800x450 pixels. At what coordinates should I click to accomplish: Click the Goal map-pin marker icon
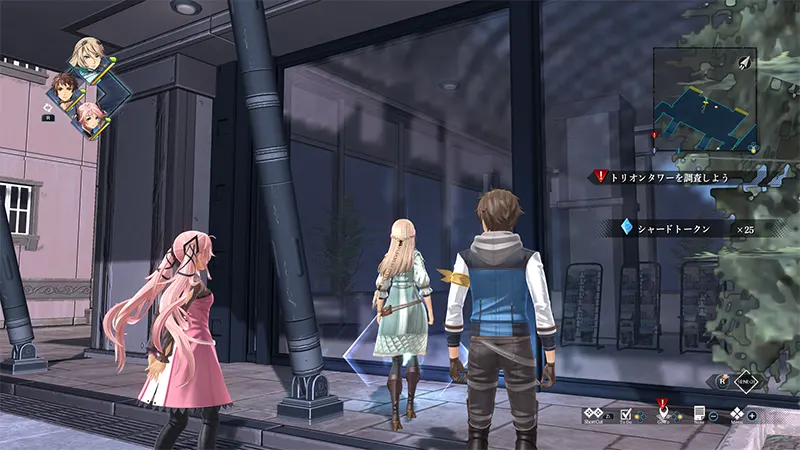661,411
